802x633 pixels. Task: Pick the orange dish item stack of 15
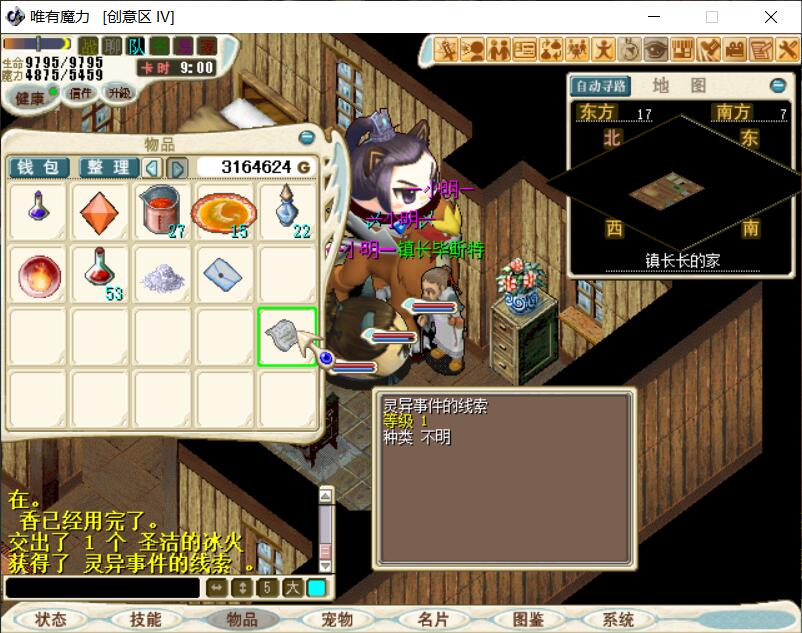224,212
